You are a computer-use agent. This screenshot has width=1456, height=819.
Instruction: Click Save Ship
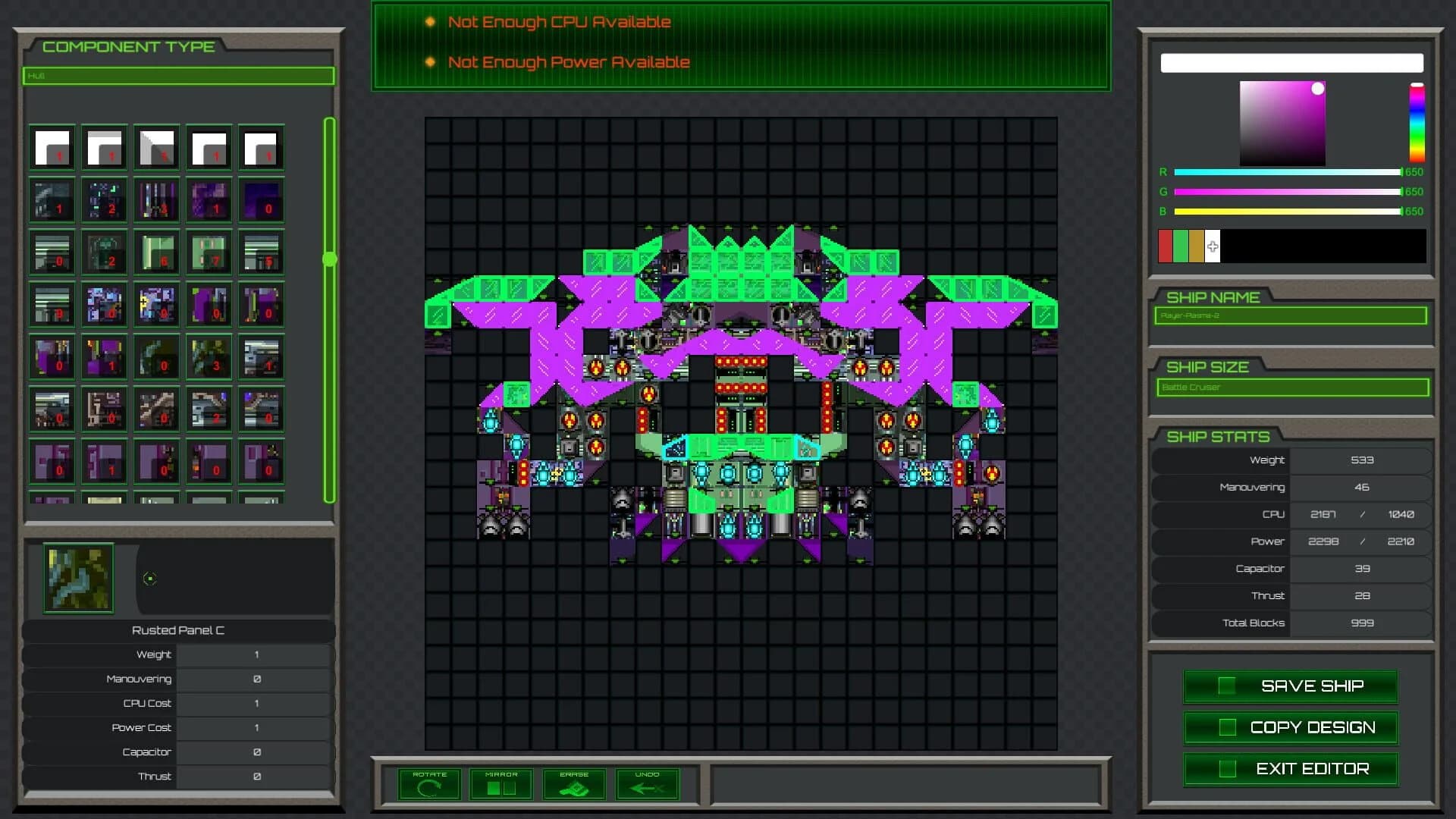click(1291, 686)
